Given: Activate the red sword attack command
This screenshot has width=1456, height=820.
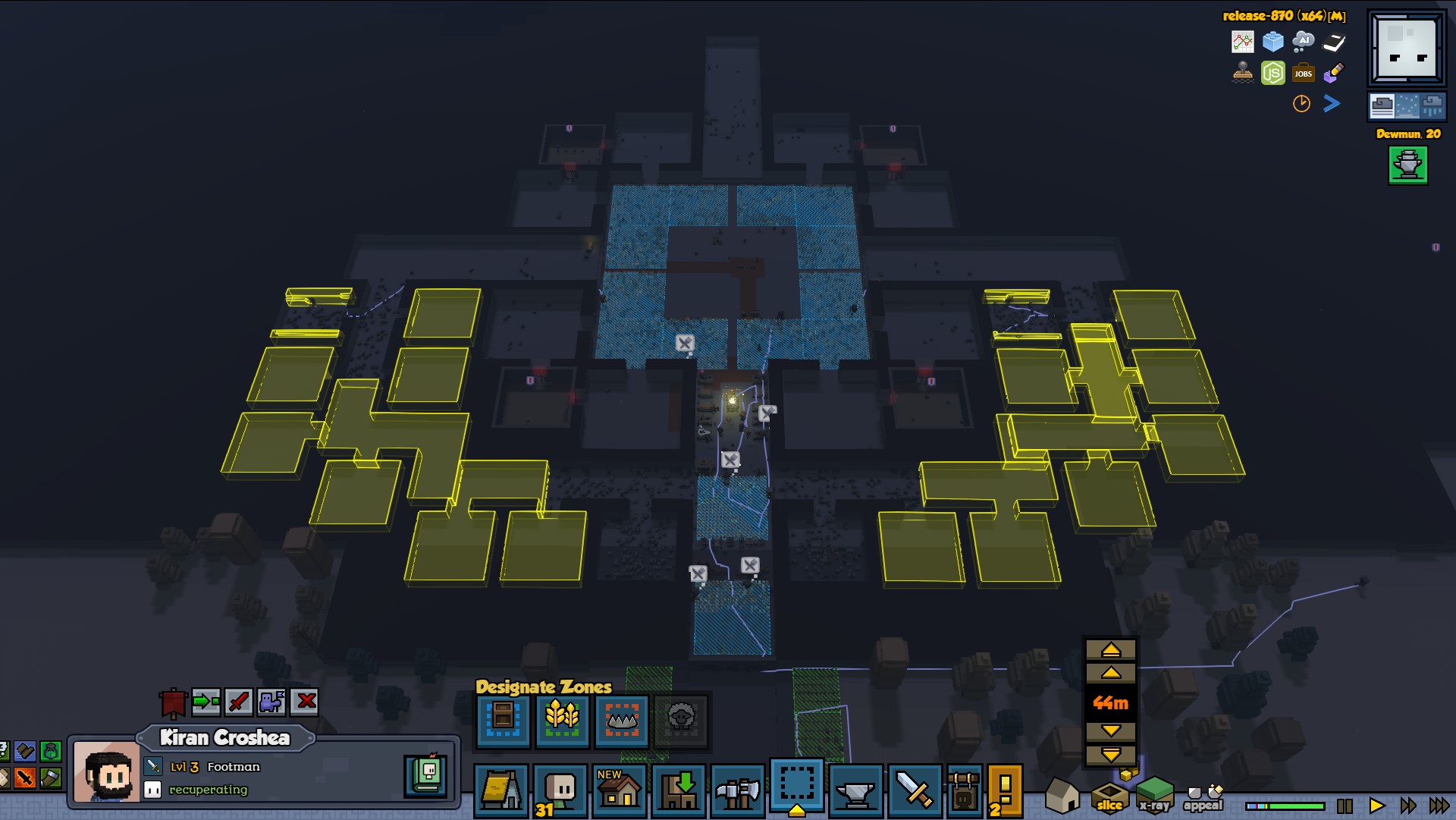Looking at the screenshot, I should pyautogui.click(x=239, y=702).
